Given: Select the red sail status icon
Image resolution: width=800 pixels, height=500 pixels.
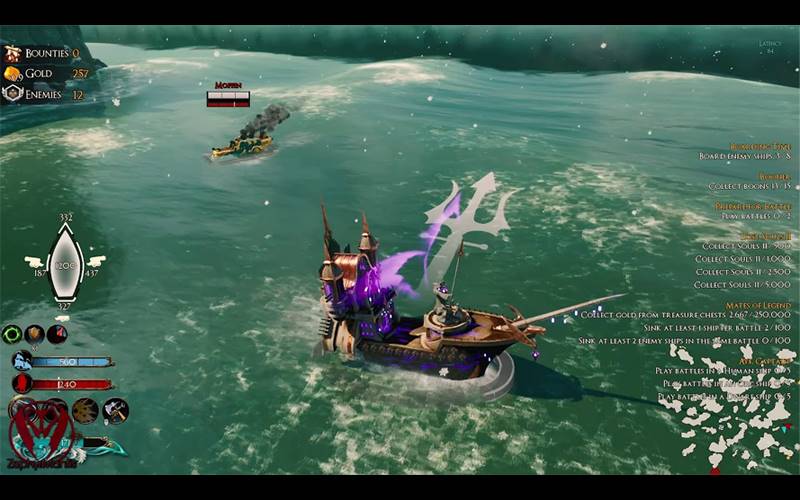Looking at the screenshot, I should 57,334.
